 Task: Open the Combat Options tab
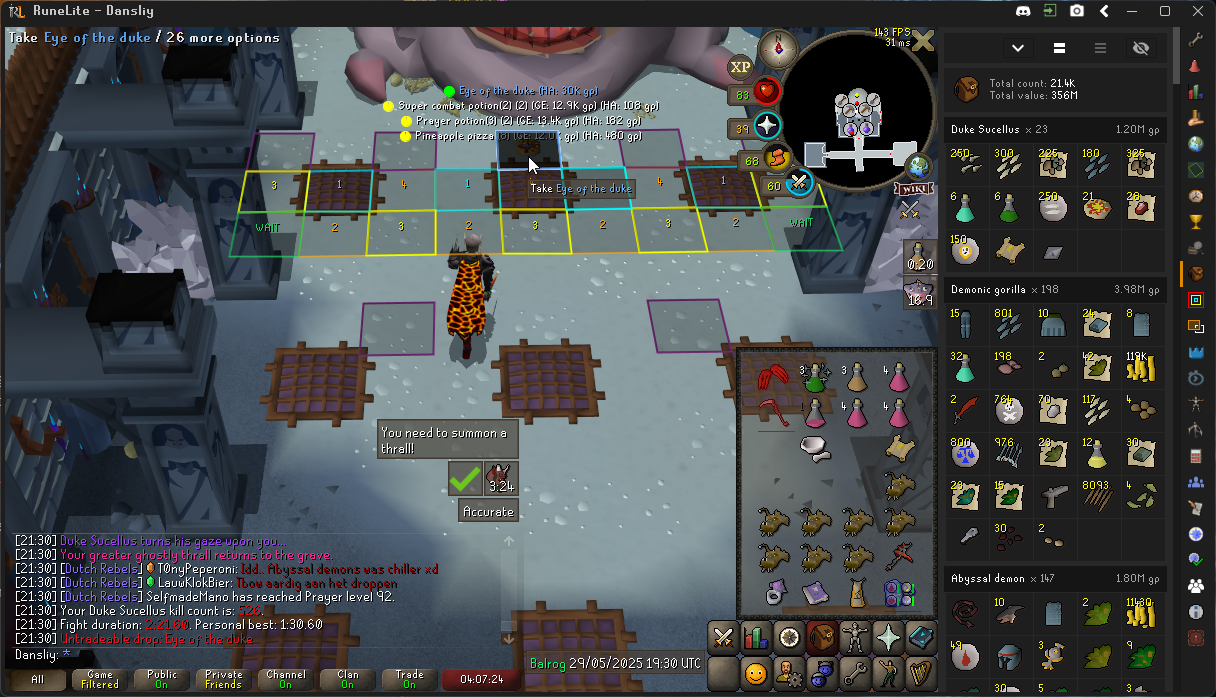[x=723, y=636]
